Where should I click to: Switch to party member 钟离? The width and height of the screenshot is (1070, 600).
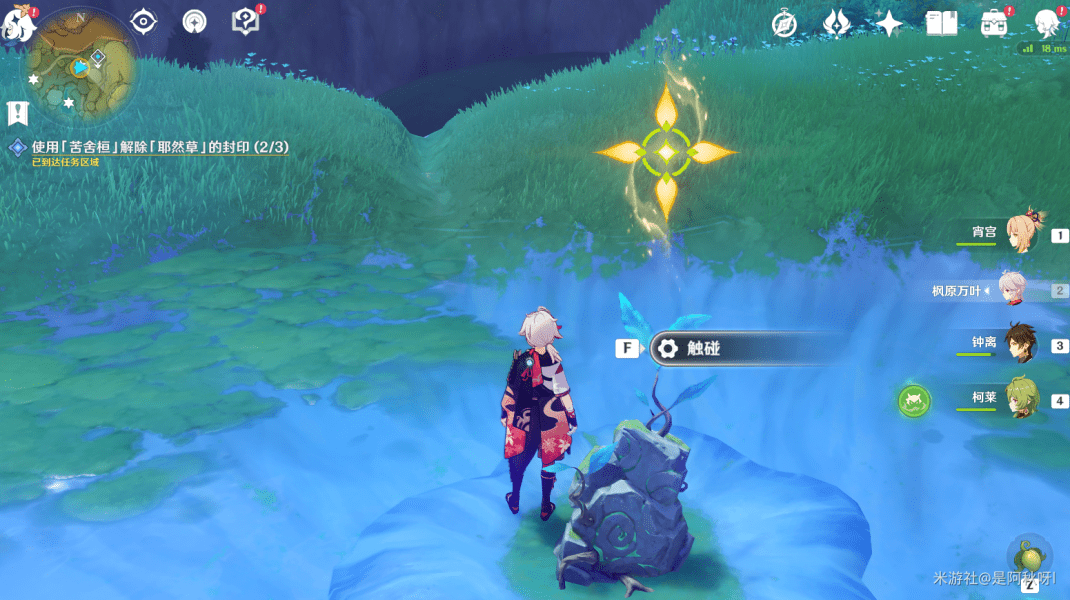pyautogui.click(x=1022, y=345)
